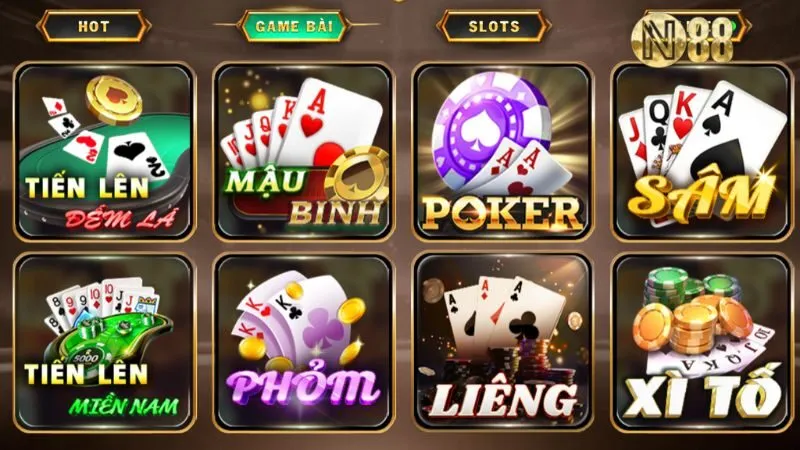The height and width of the screenshot is (450, 800).
Task: Open the Mậu Binh card game
Action: pyautogui.click(x=303, y=152)
